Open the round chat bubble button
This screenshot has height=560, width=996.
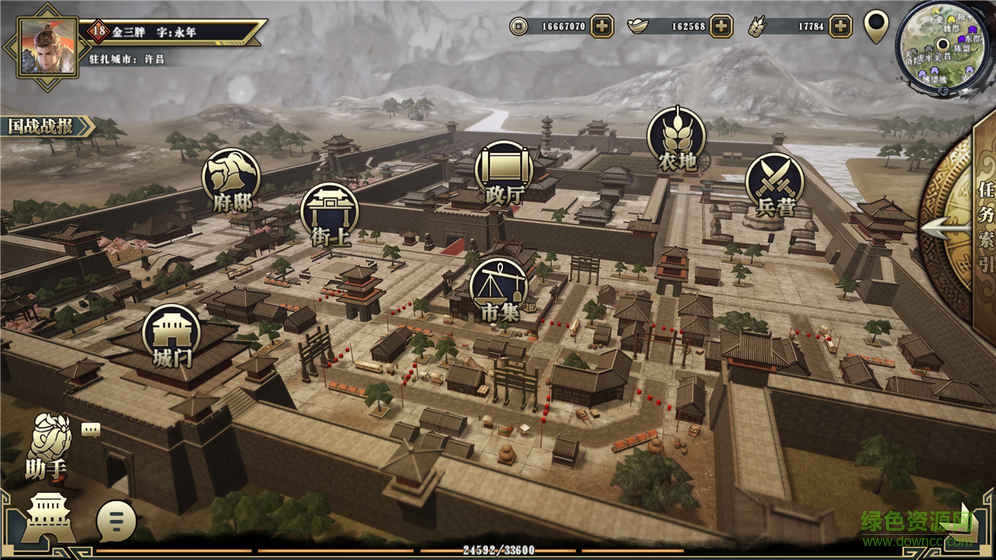117,519
